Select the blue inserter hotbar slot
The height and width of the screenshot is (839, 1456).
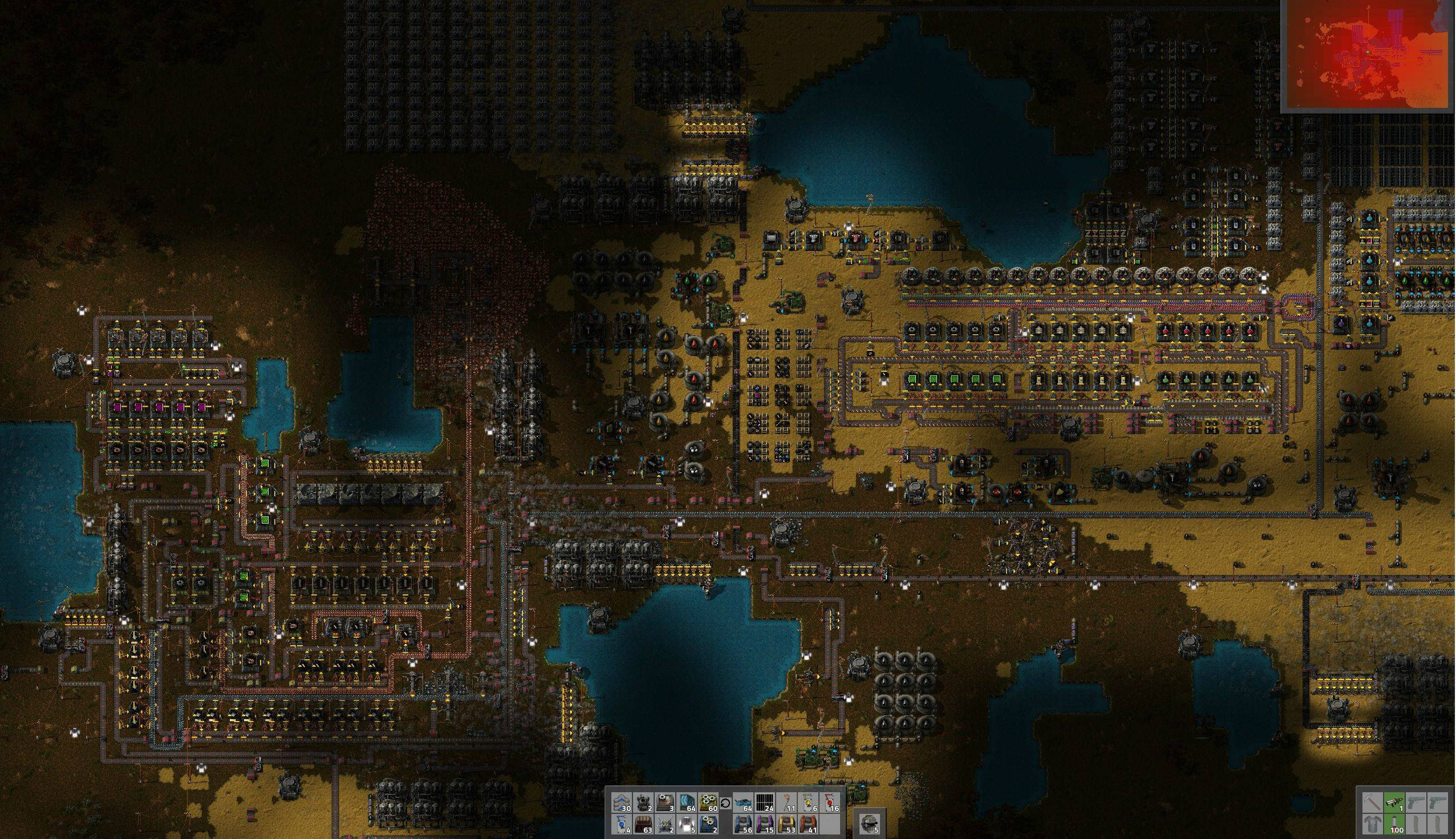coord(622,824)
